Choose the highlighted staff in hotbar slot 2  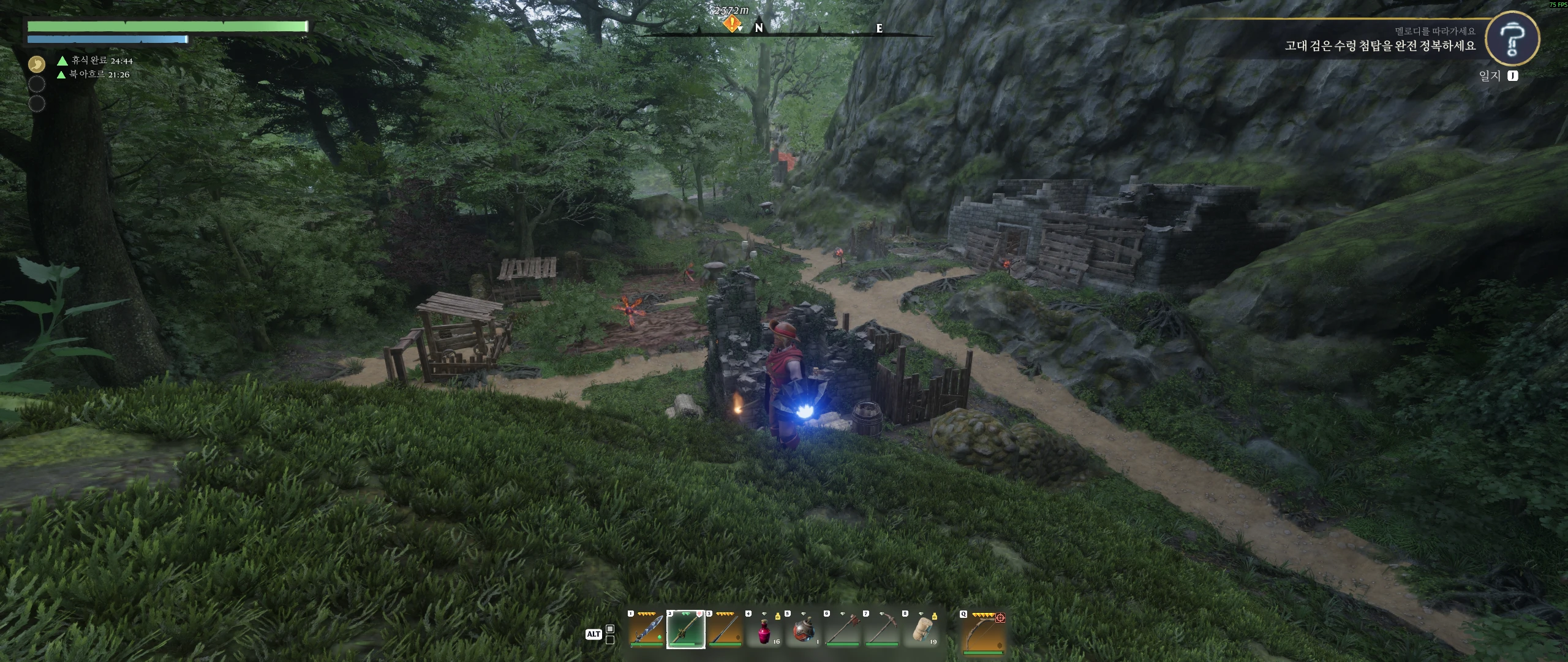coord(685,630)
